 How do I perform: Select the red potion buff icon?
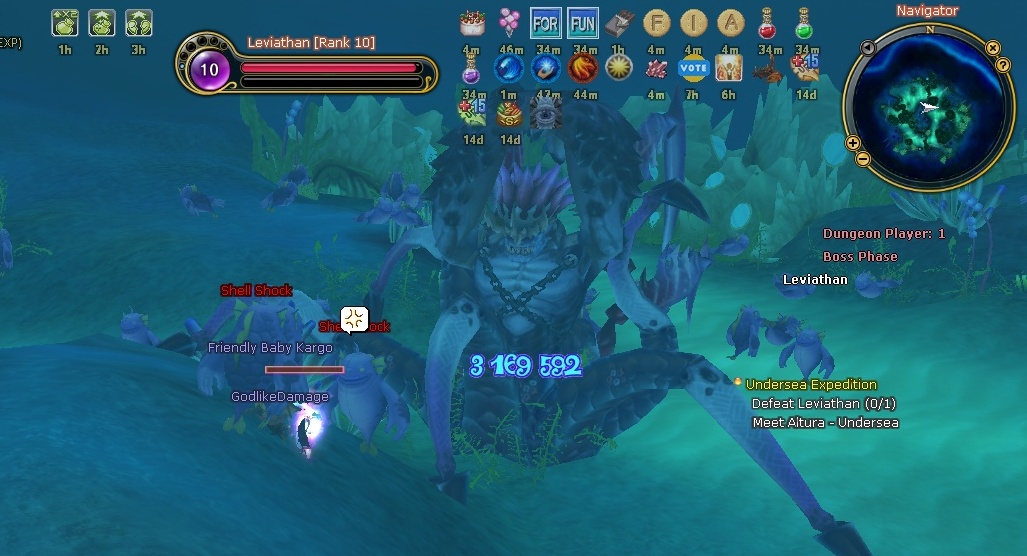click(x=767, y=22)
